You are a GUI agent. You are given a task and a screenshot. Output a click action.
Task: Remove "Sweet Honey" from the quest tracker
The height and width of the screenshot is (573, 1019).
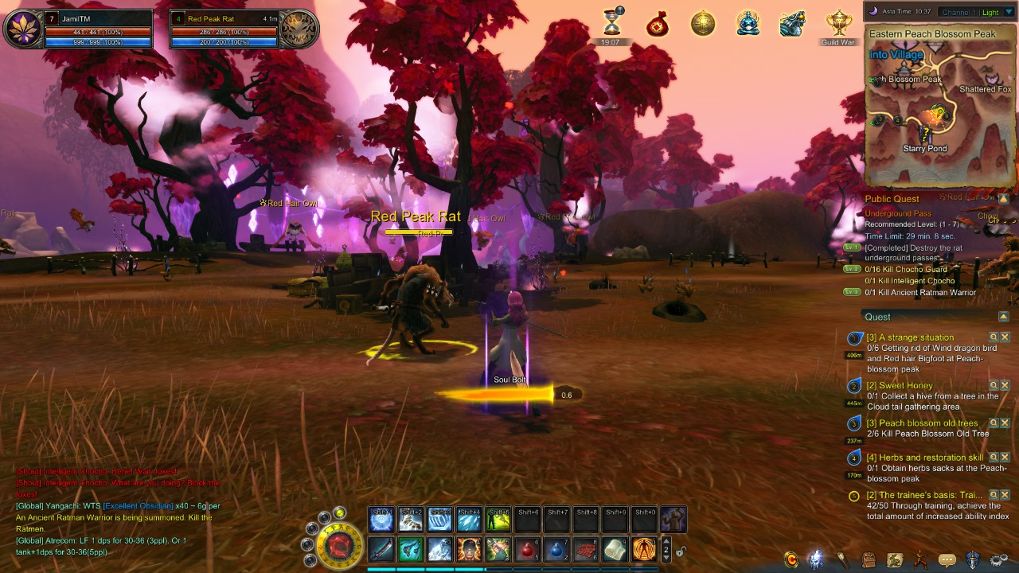pyautogui.click(x=1005, y=384)
